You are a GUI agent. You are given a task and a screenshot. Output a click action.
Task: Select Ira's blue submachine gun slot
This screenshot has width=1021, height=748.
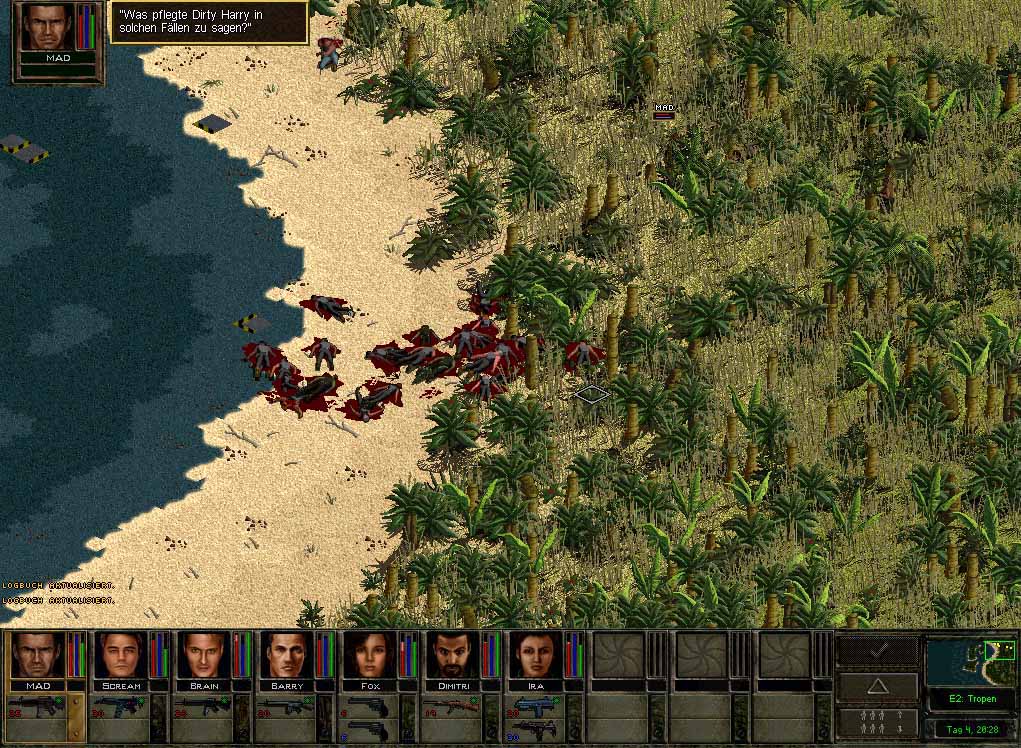[x=533, y=706]
